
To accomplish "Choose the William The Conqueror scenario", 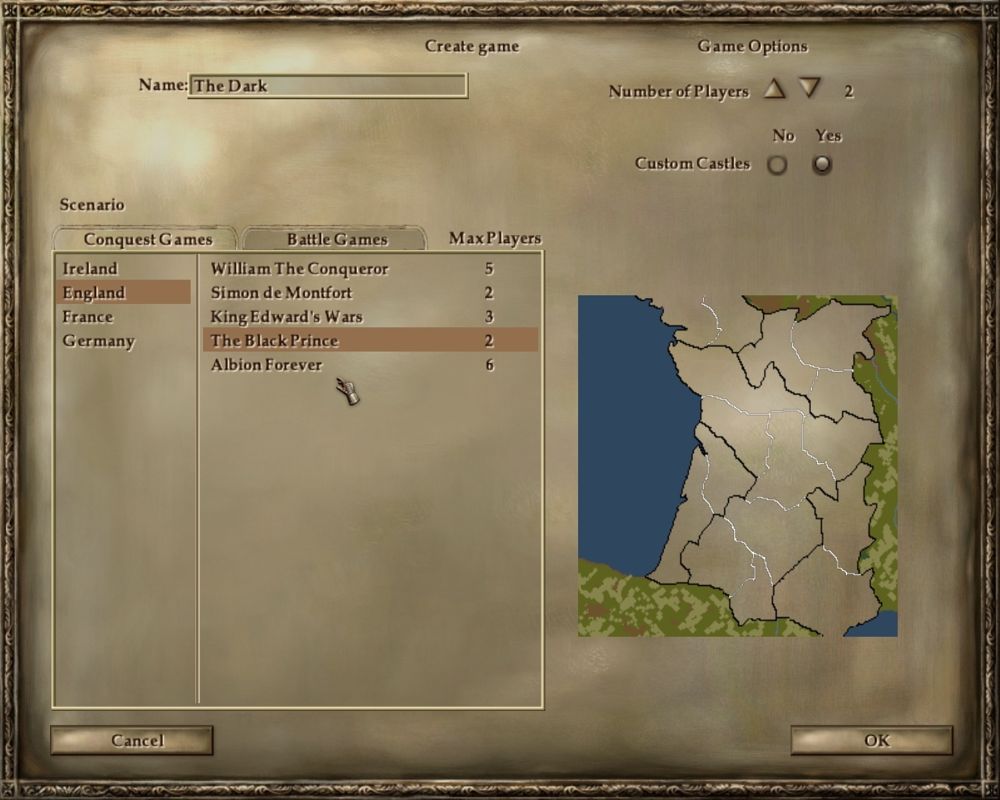I will [299, 269].
